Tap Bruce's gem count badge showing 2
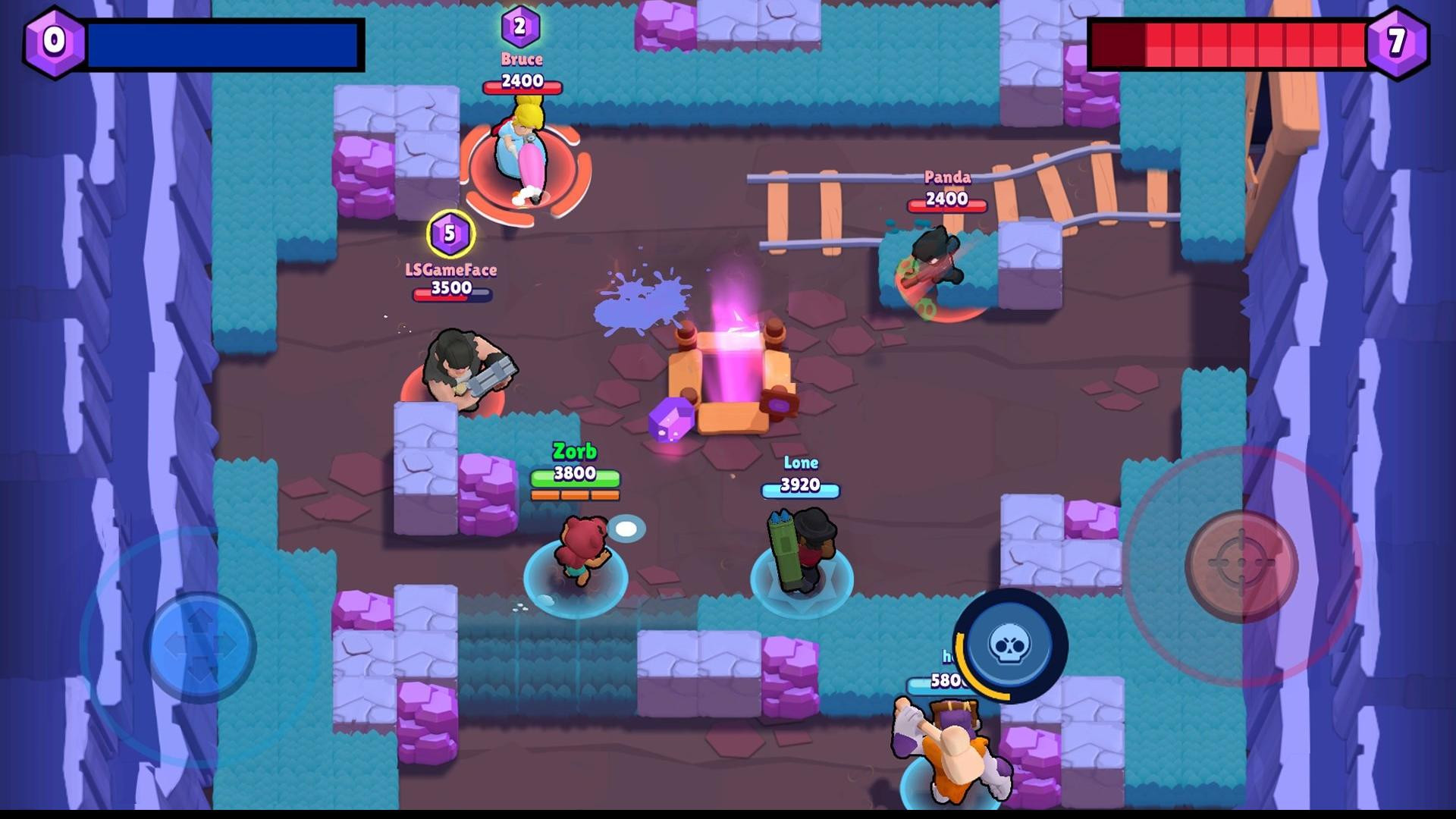Viewport: 1456px width, 819px height. pyautogui.click(x=520, y=25)
